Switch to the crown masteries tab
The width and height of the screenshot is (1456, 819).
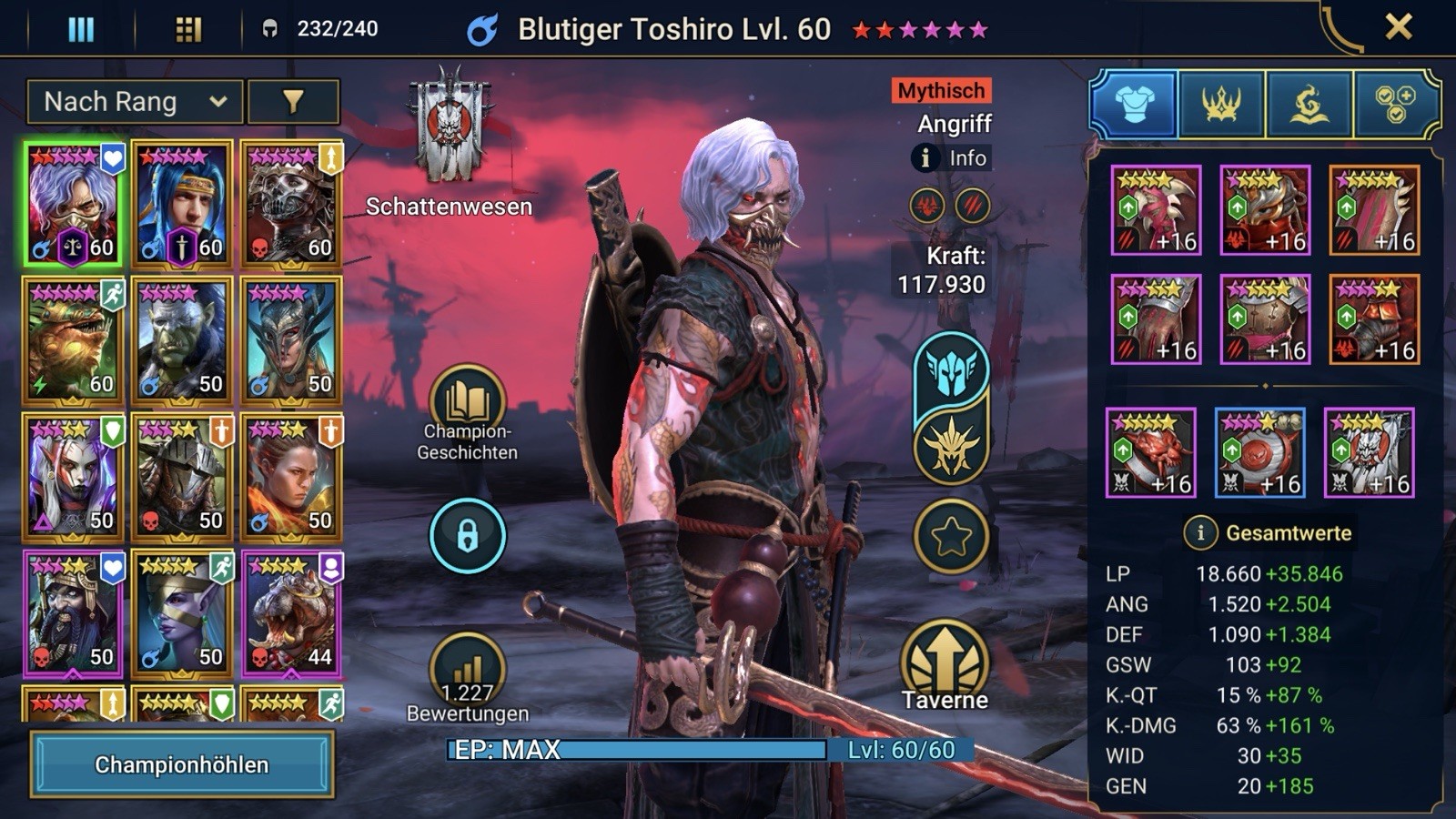tap(1221, 105)
